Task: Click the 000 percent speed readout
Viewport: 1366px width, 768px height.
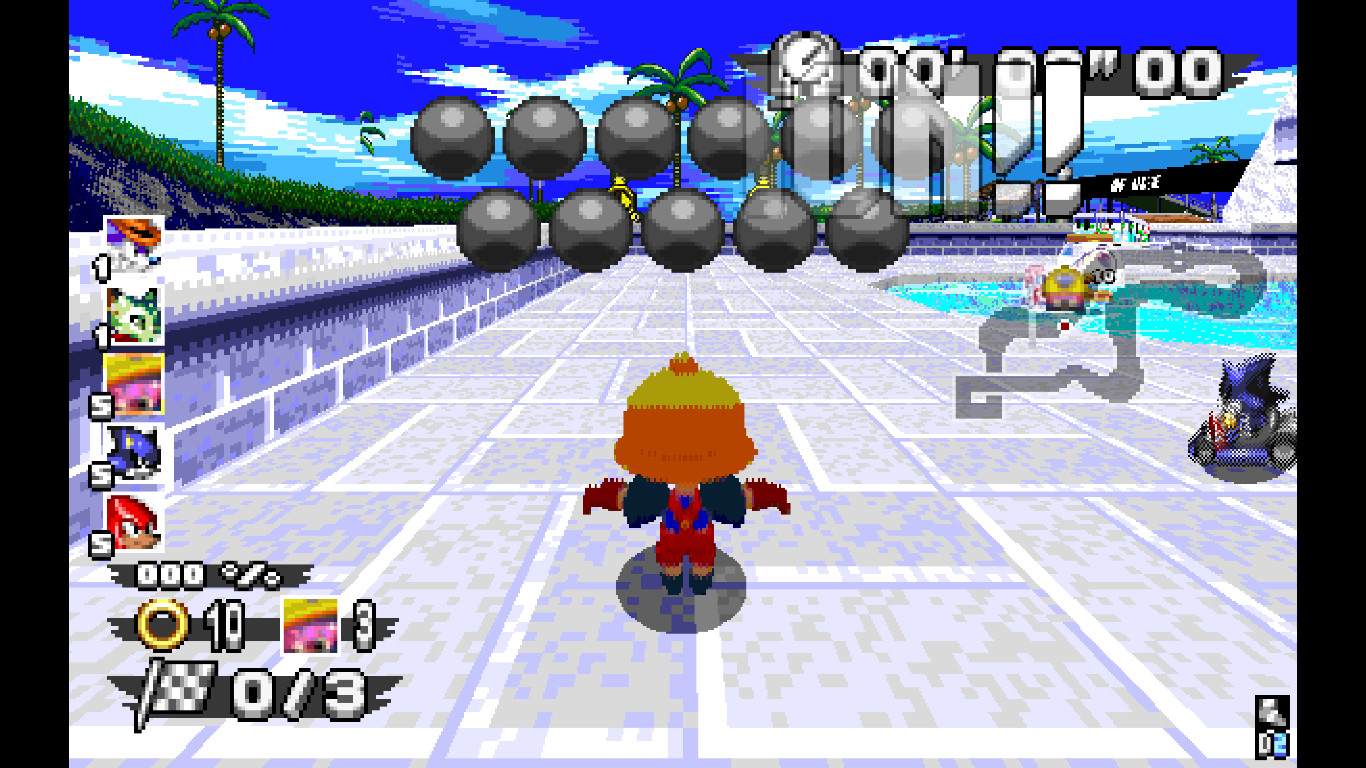Action: [x=170, y=576]
